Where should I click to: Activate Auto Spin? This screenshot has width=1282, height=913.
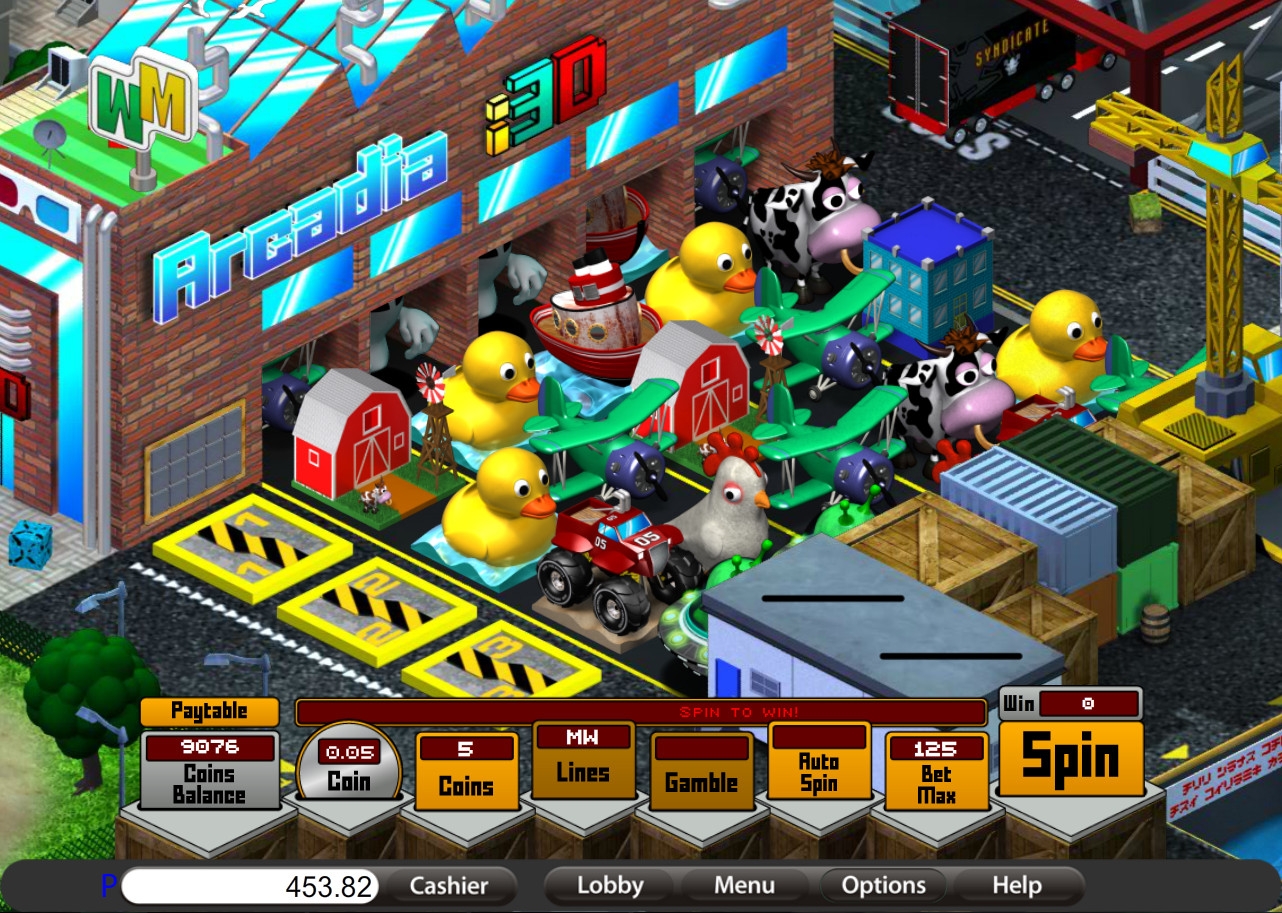[x=818, y=773]
